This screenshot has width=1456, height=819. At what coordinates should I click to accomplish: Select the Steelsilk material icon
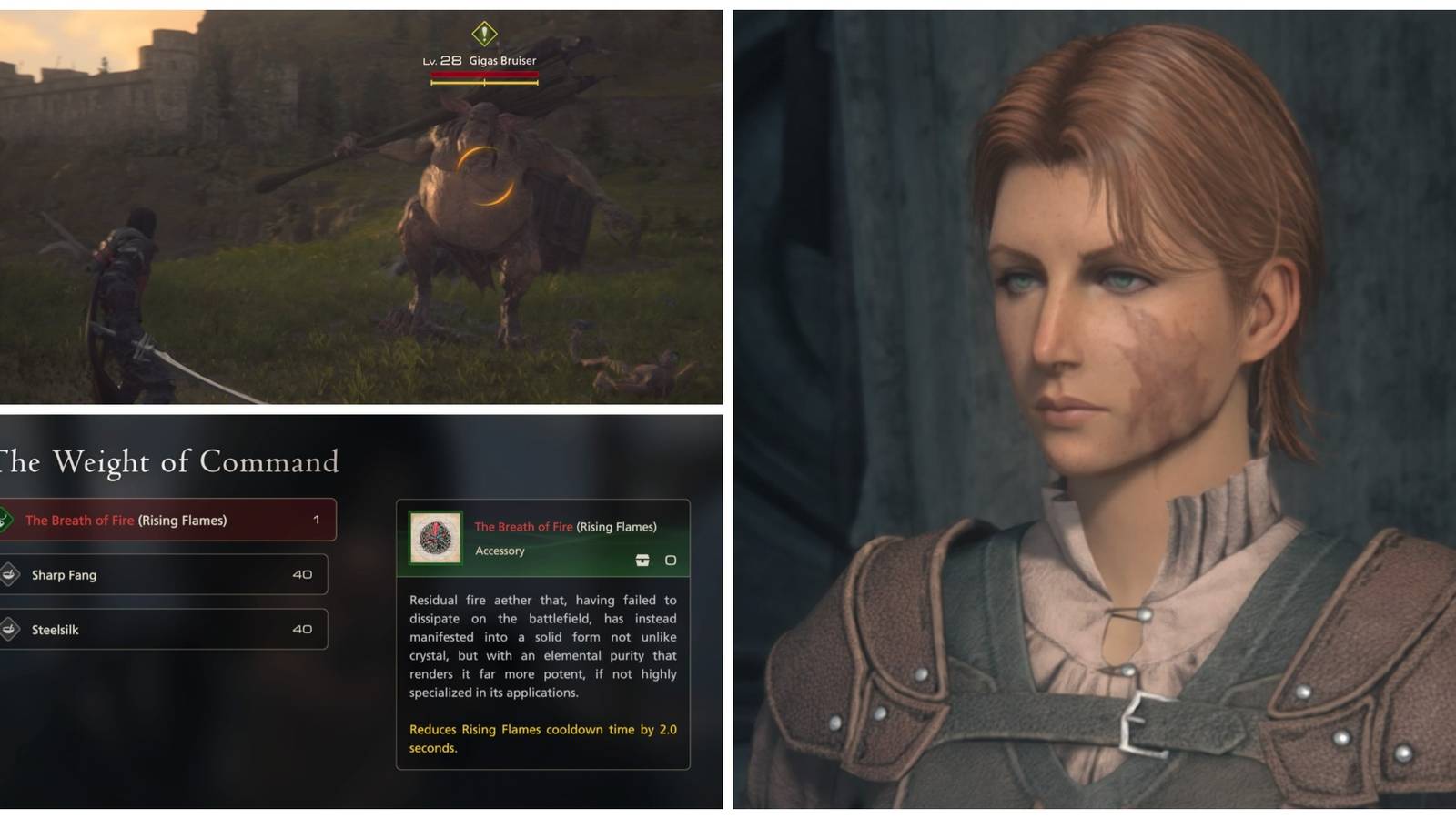(x=12, y=629)
